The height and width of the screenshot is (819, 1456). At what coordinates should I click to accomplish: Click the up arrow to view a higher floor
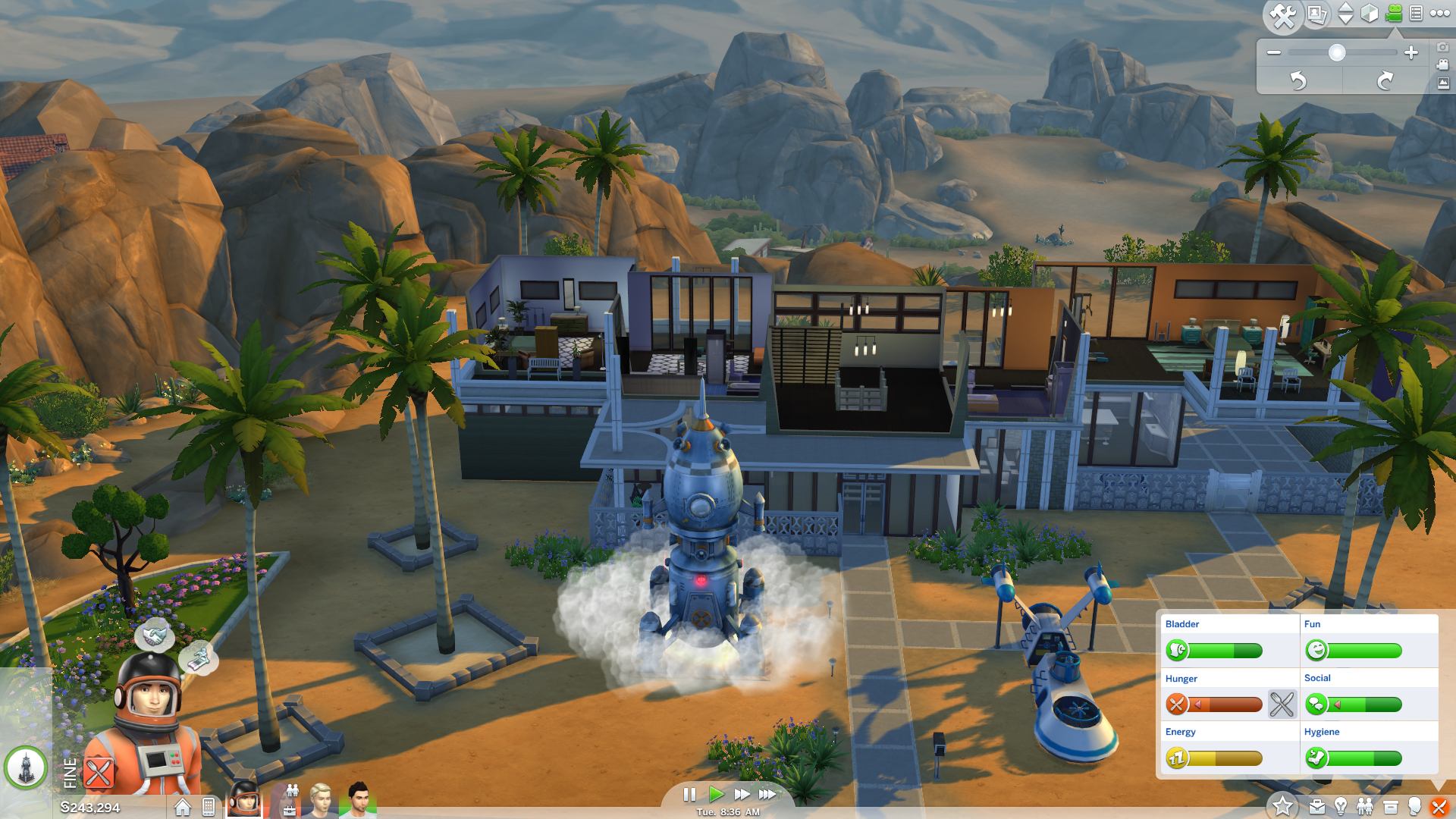coord(1345,8)
